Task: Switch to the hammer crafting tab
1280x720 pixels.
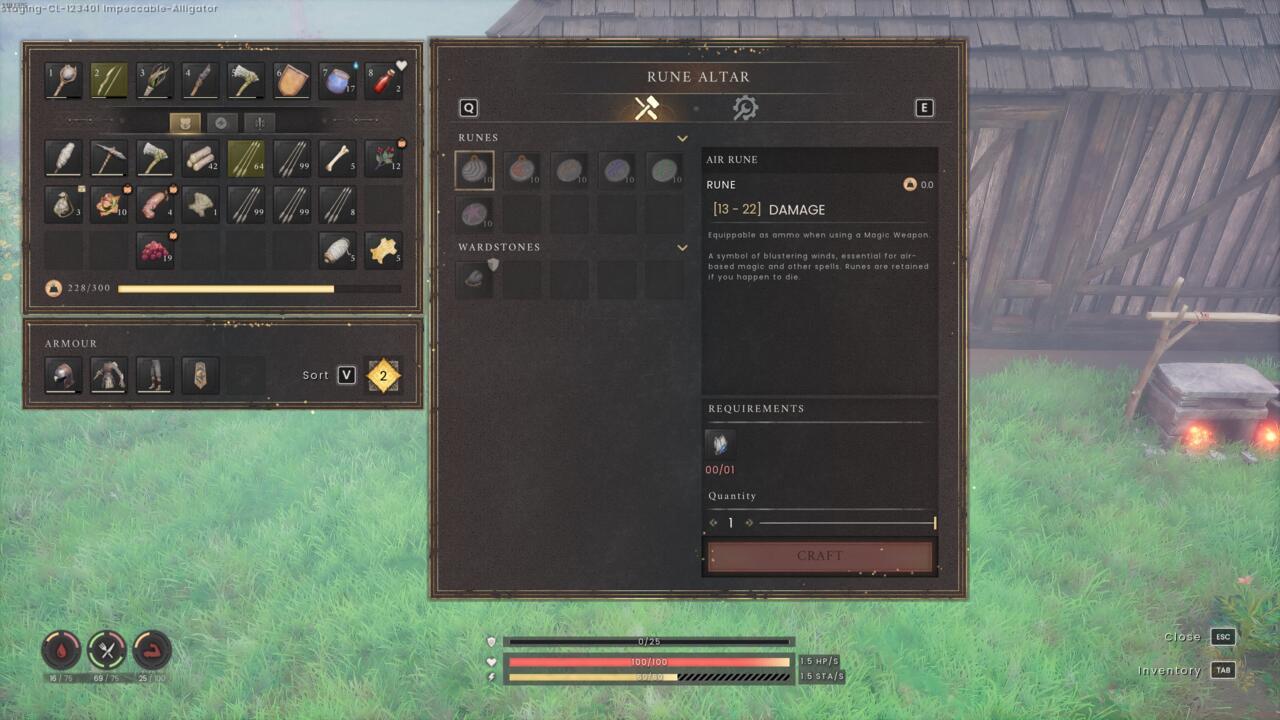Action: (645, 107)
